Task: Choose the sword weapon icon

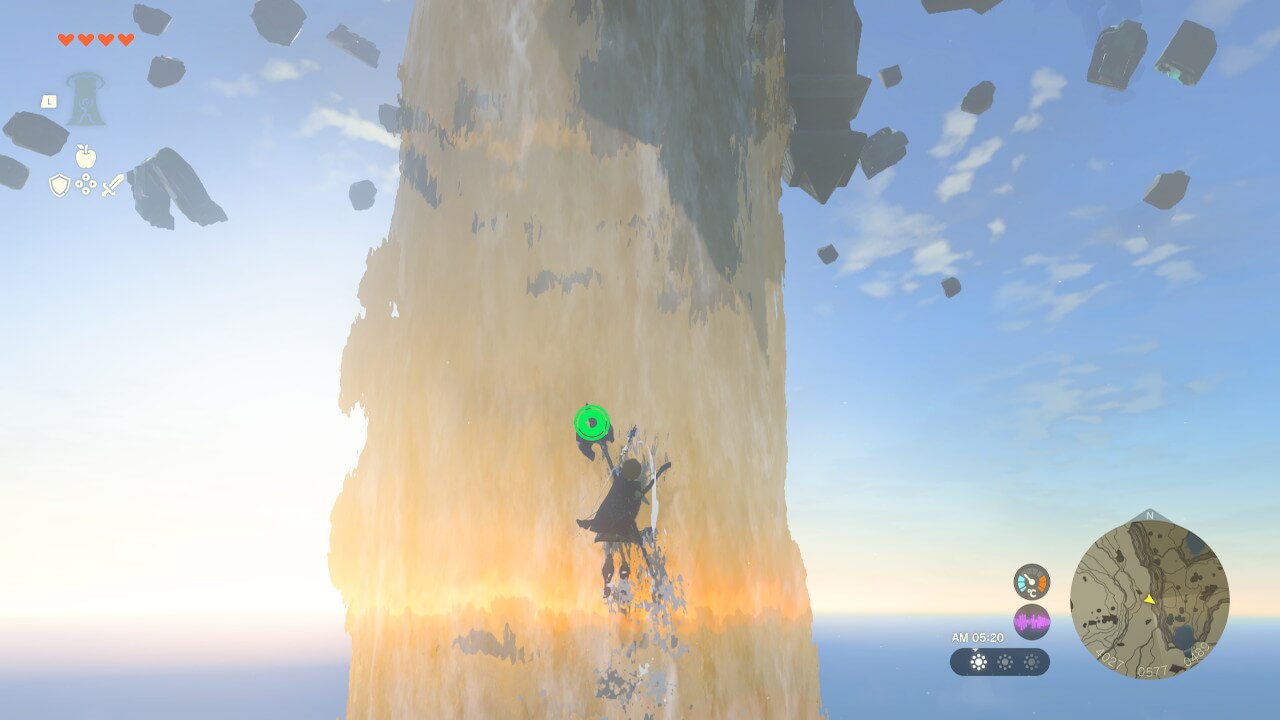Action: point(112,185)
